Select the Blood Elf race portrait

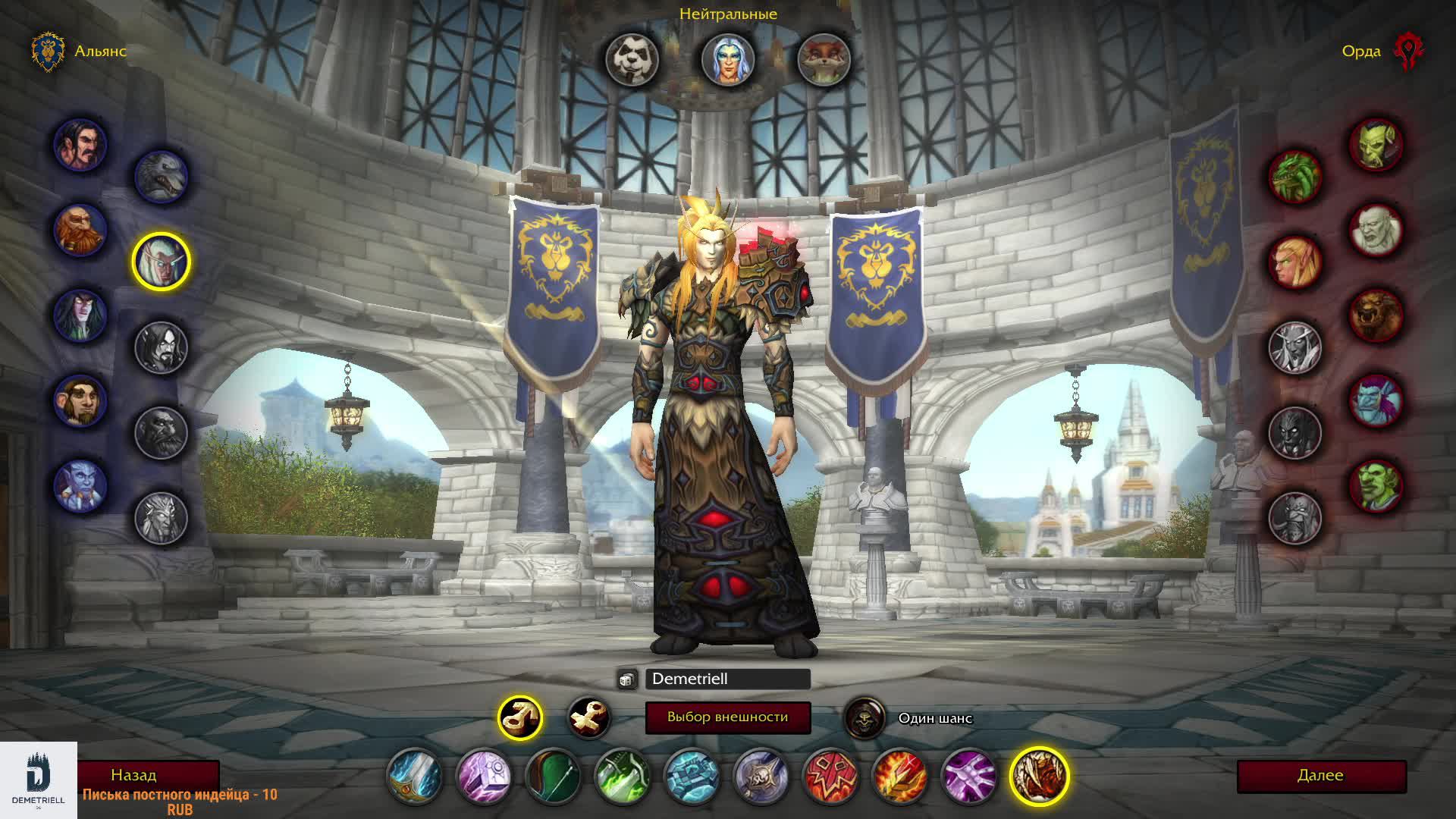click(x=1295, y=262)
